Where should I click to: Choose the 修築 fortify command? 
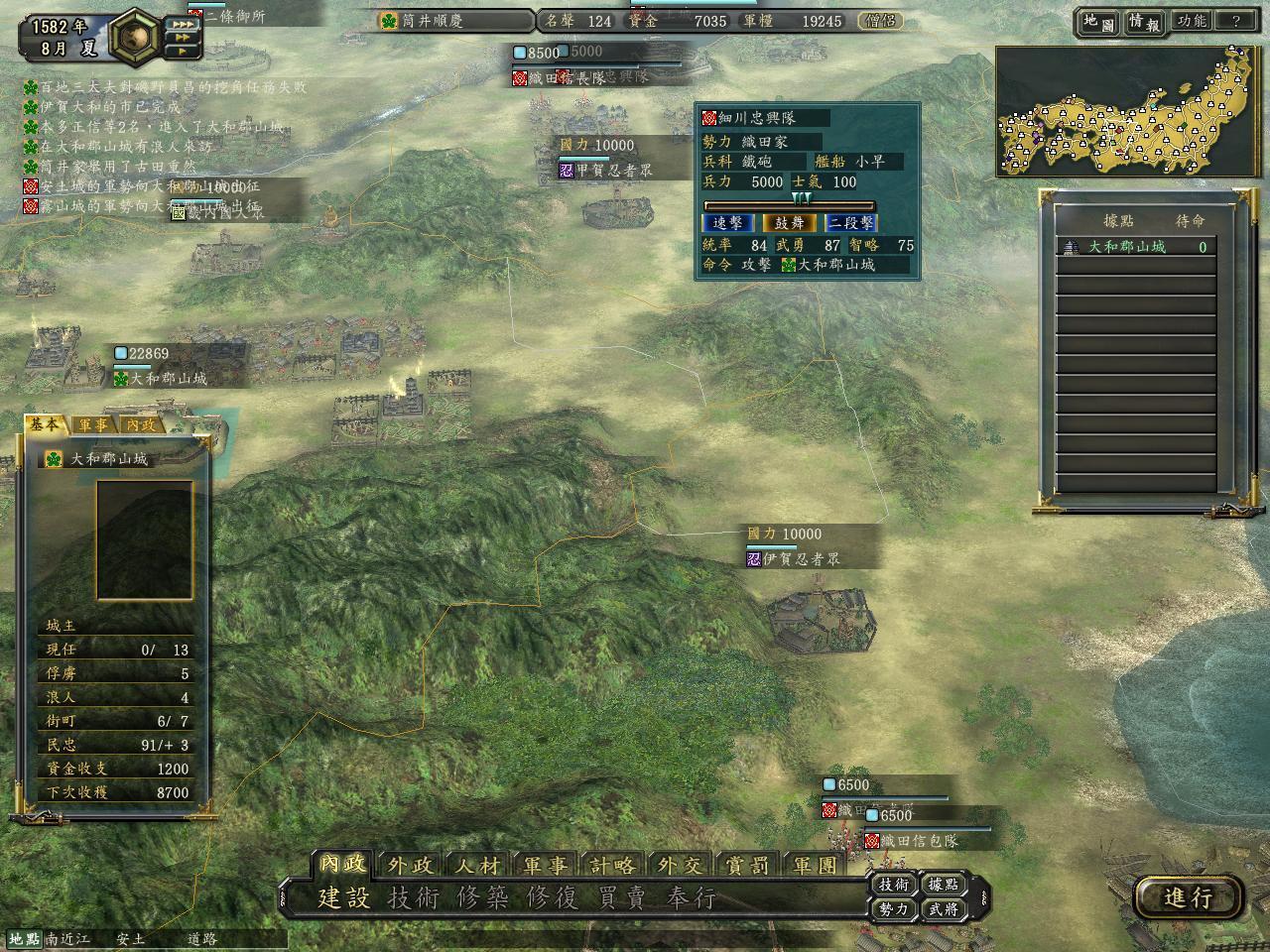coord(482,898)
